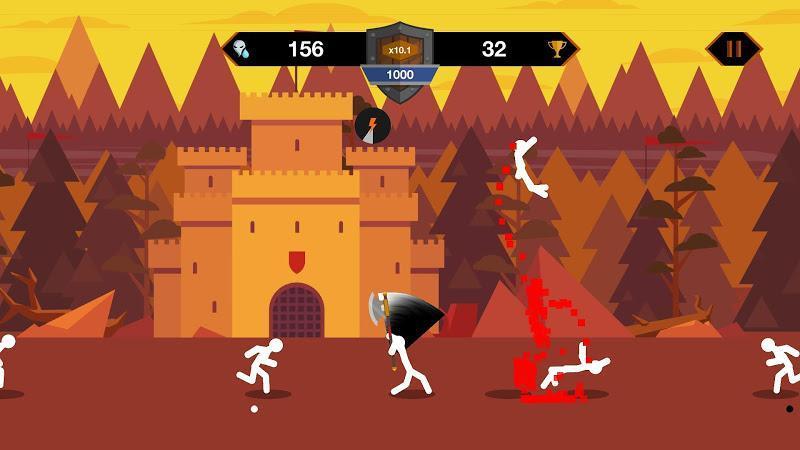Viewport: 800px width, 450px height.
Task: Pause the game with the pause button
Action: click(734, 48)
